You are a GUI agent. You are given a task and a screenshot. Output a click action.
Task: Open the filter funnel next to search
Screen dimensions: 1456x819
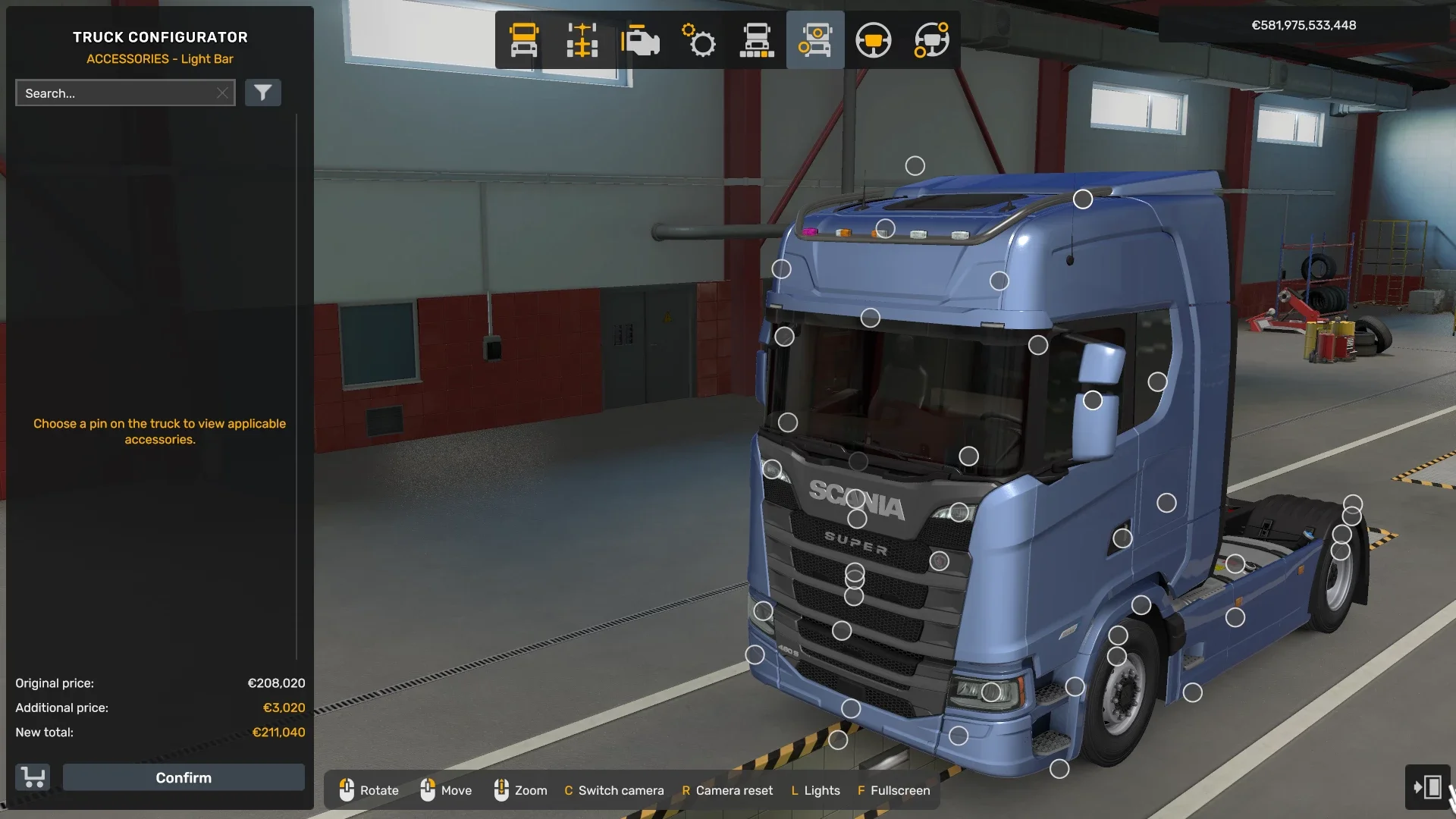coord(263,93)
